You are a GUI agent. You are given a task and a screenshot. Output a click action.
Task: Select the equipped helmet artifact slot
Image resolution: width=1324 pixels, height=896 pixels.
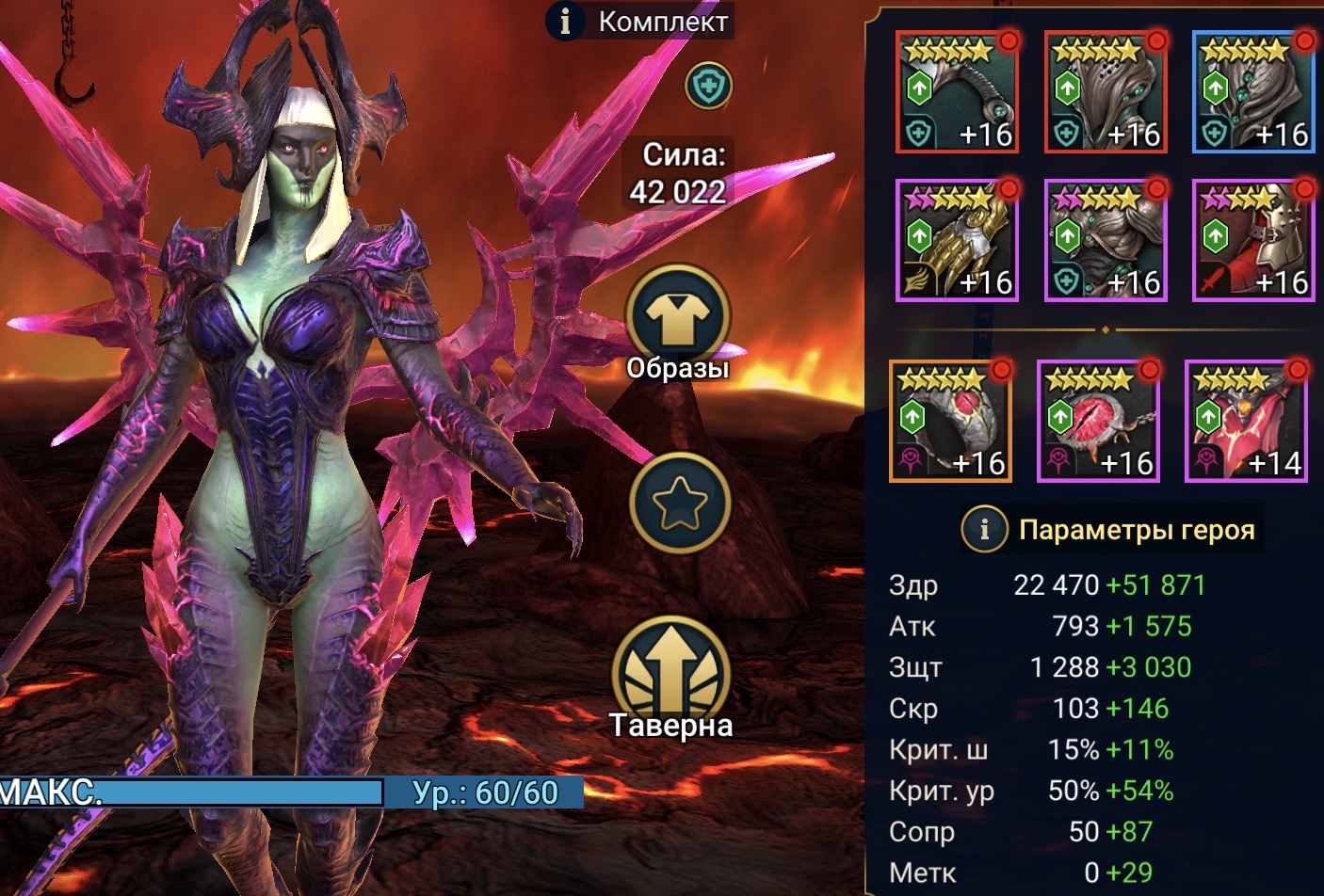click(1106, 92)
